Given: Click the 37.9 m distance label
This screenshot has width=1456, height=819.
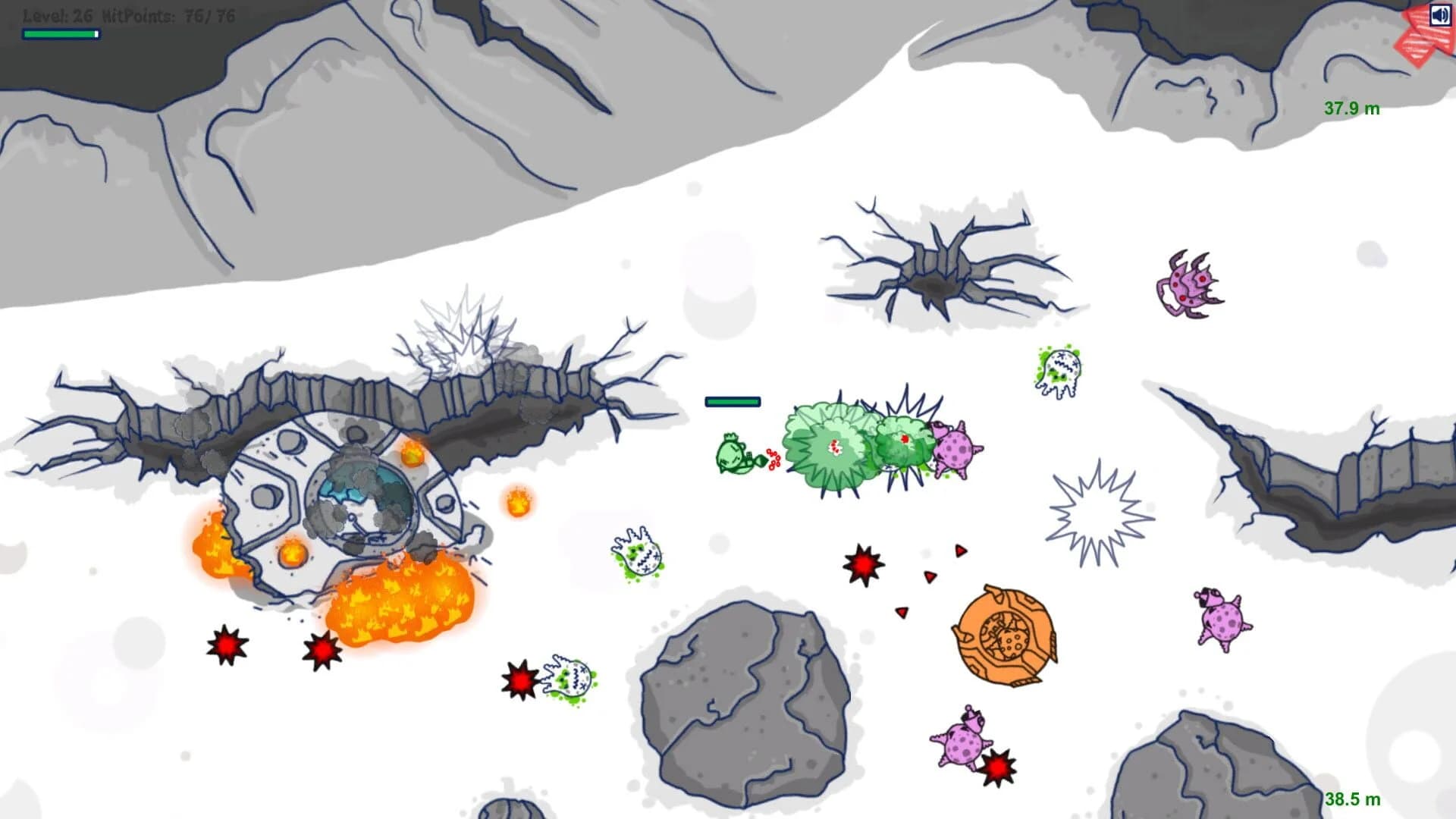Looking at the screenshot, I should click(1351, 108).
